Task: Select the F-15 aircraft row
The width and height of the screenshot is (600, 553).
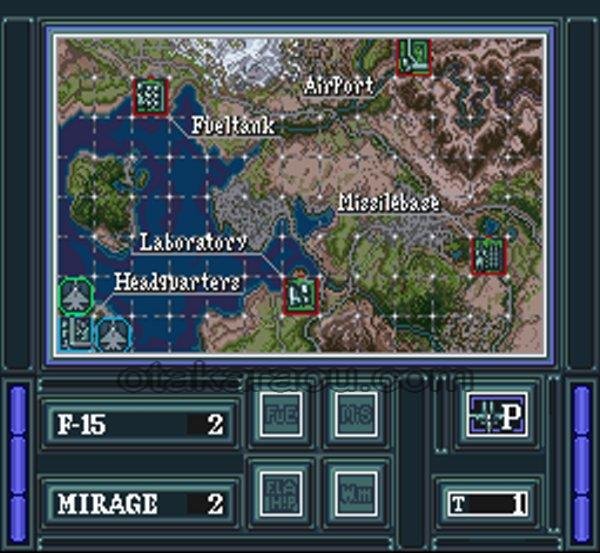Action: [x=138, y=424]
